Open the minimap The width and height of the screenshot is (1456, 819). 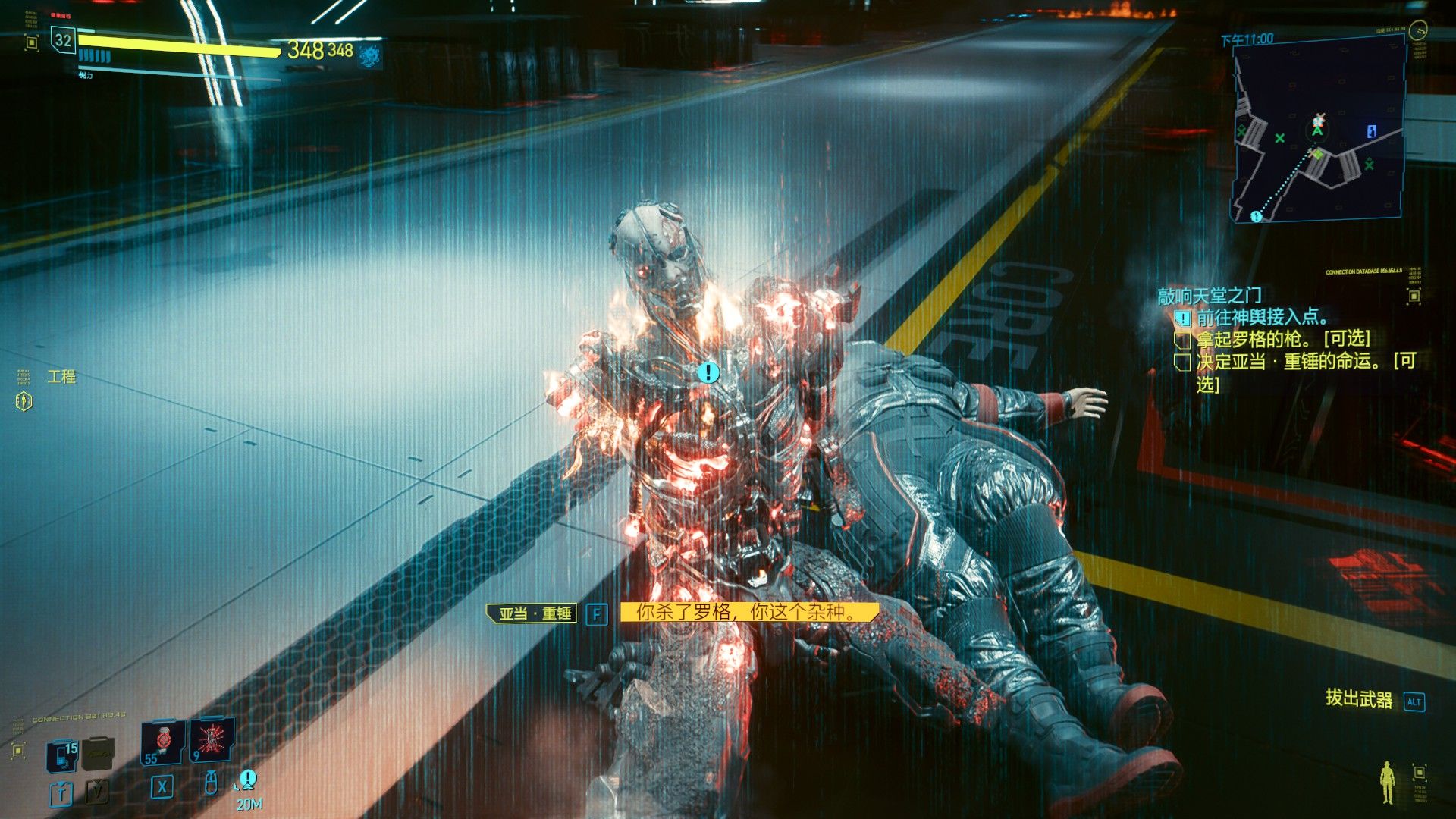pyautogui.click(x=1319, y=129)
